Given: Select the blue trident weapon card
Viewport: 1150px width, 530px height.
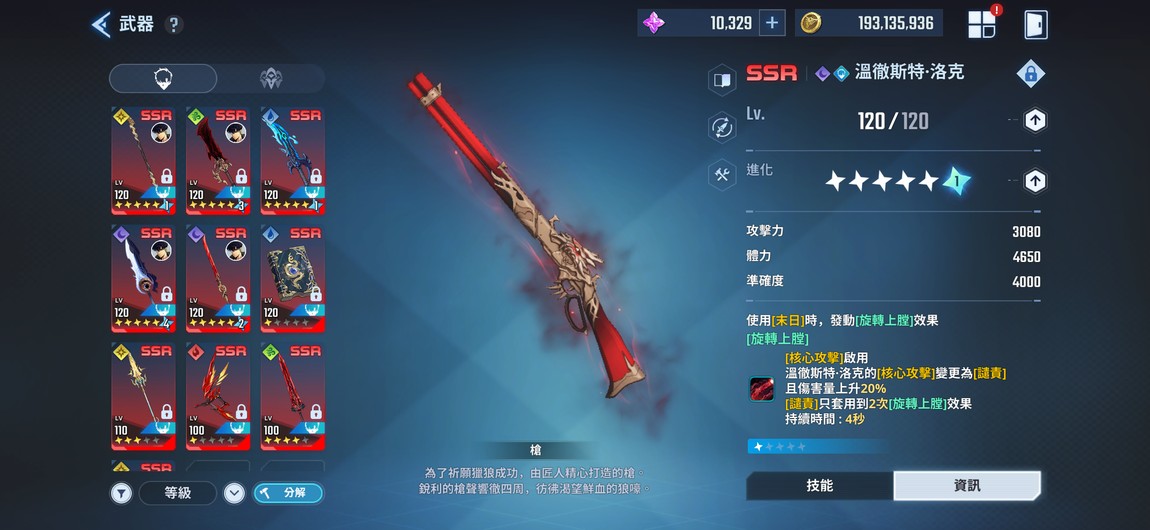Looking at the screenshot, I should point(293,160).
